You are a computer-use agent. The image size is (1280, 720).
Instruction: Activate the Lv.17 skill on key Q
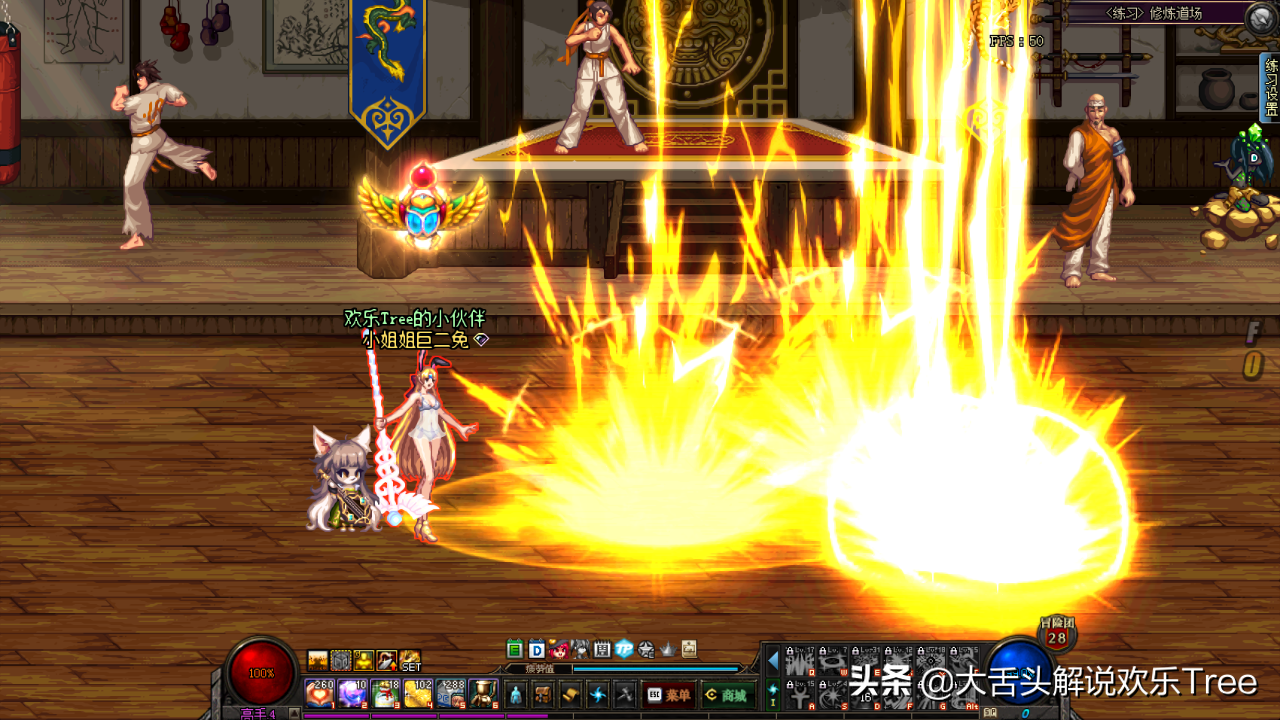798,660
